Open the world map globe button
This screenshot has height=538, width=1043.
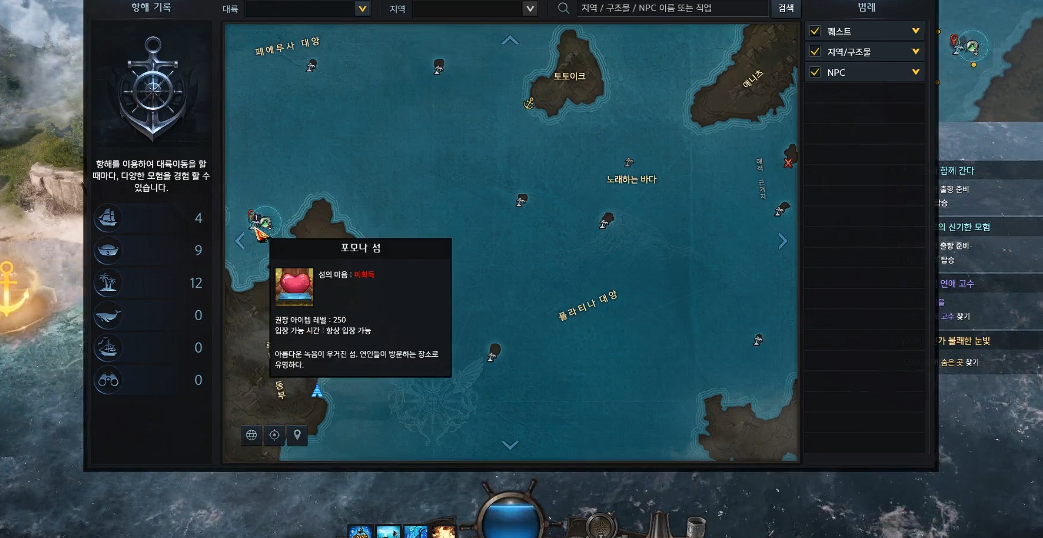252,435
